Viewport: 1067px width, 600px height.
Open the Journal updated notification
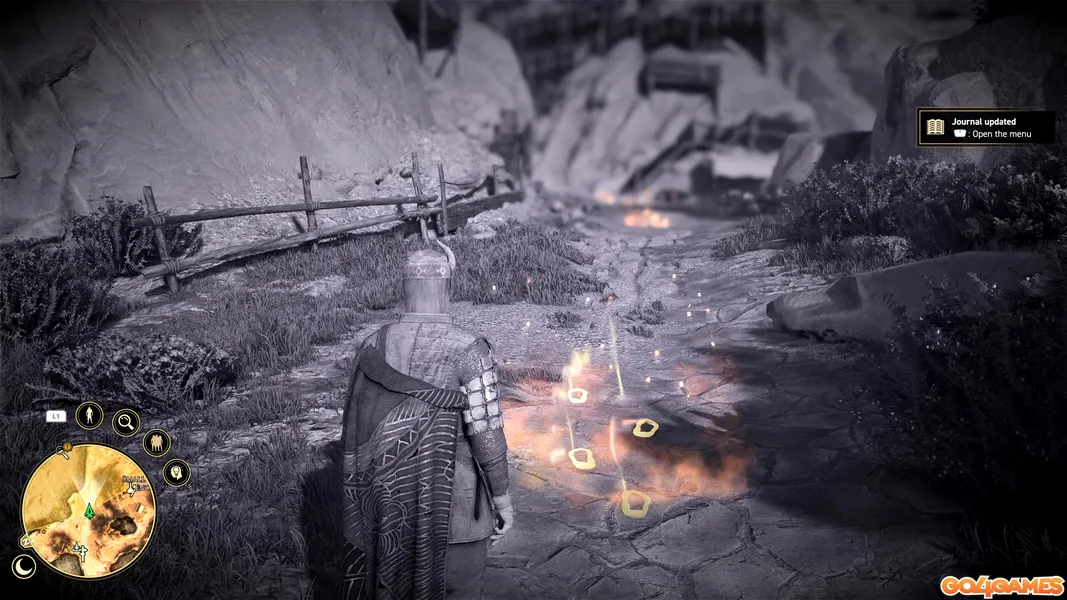click(x=985, y=127)
